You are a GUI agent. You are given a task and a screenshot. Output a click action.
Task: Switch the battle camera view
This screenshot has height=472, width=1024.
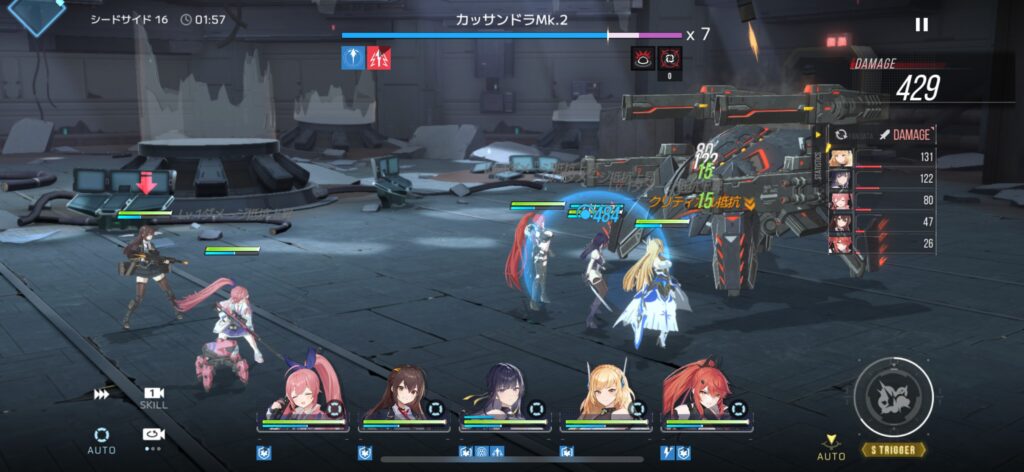[154, 435]
